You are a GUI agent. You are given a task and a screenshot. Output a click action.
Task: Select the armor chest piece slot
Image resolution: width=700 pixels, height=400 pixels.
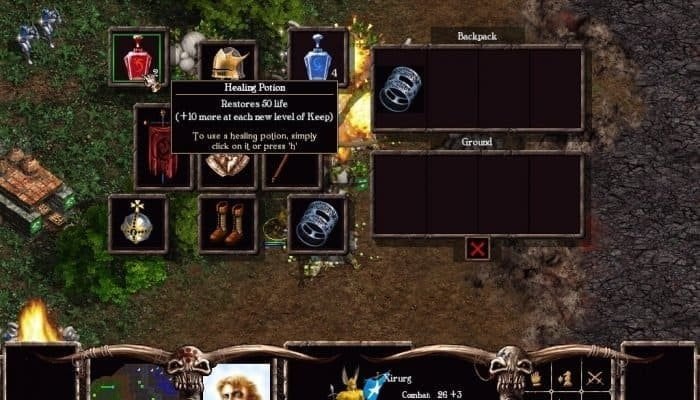coord(228,170)
